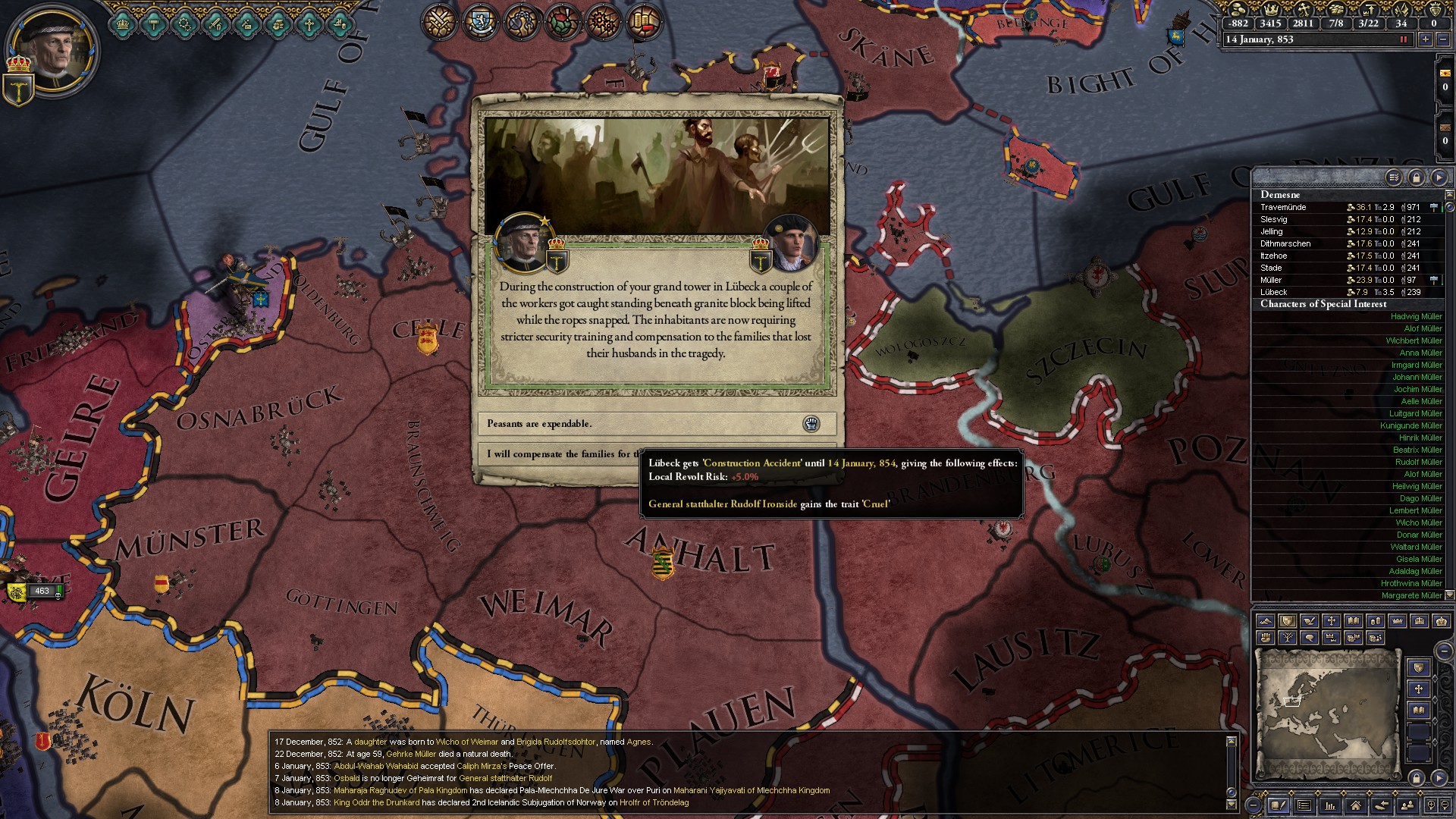Open the ledger bar-chart button
The width and height of the screenshot is (1456, 819).
(x=1329, y=805)
